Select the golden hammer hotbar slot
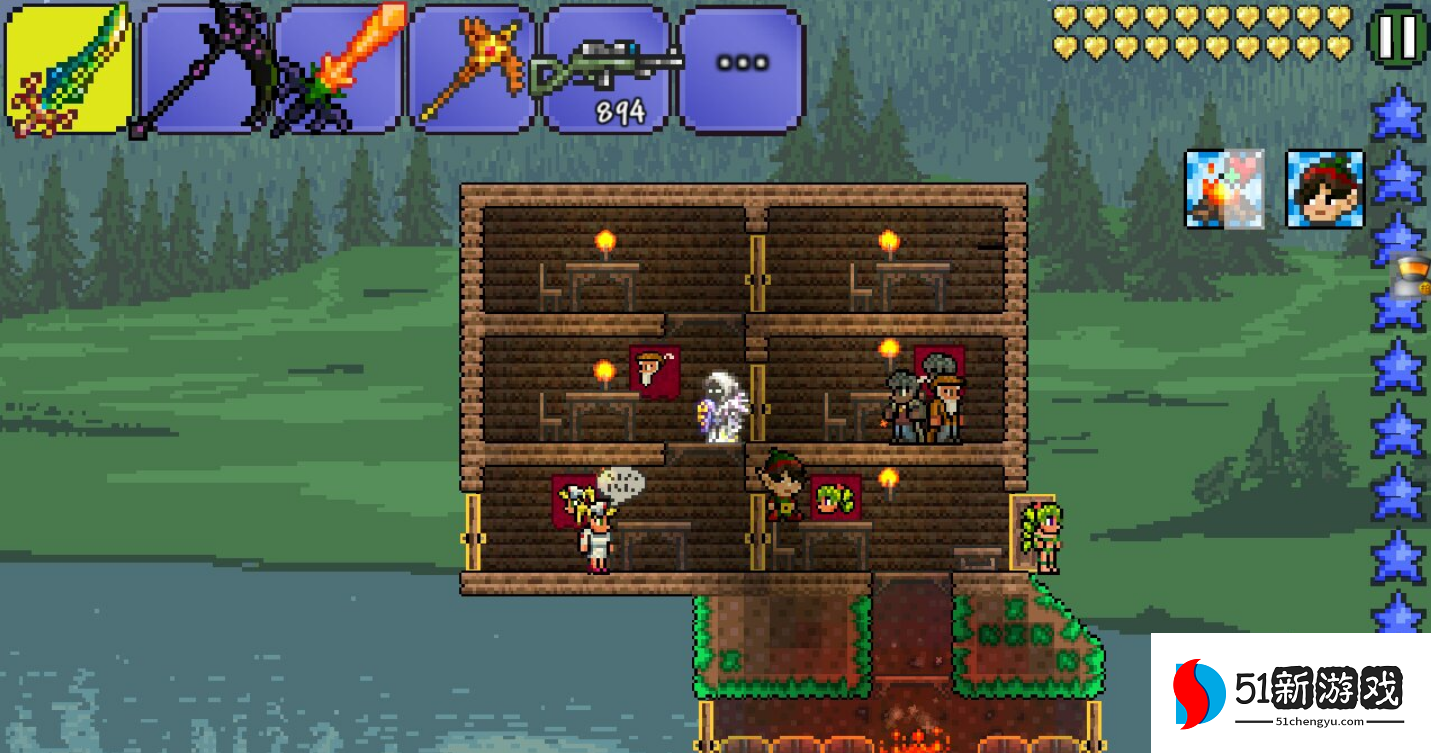The width and height of the screenshot is (1431, 753). coord(473,70)
